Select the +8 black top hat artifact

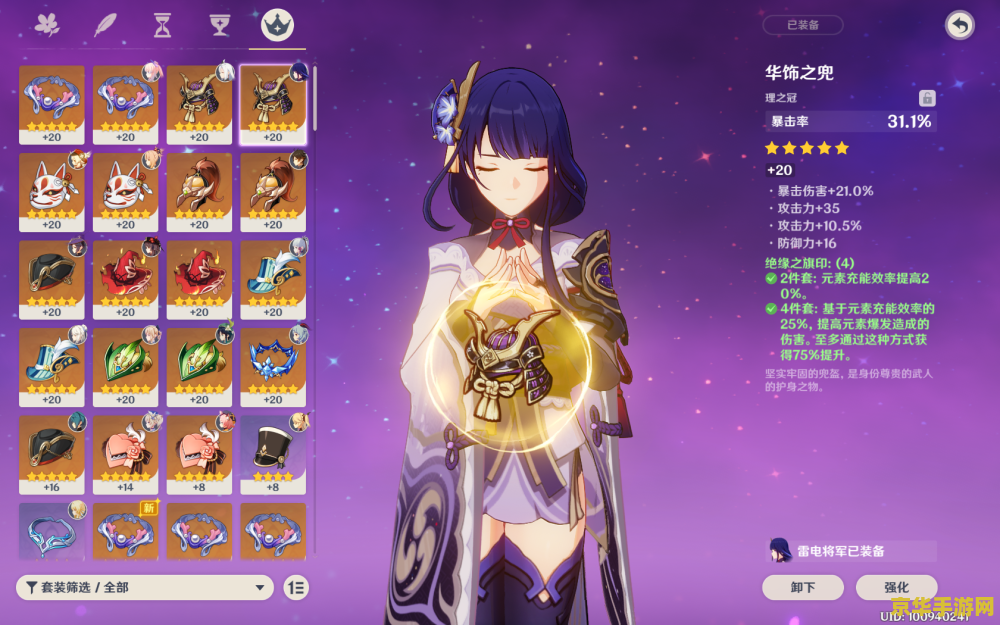coord(273,452)
